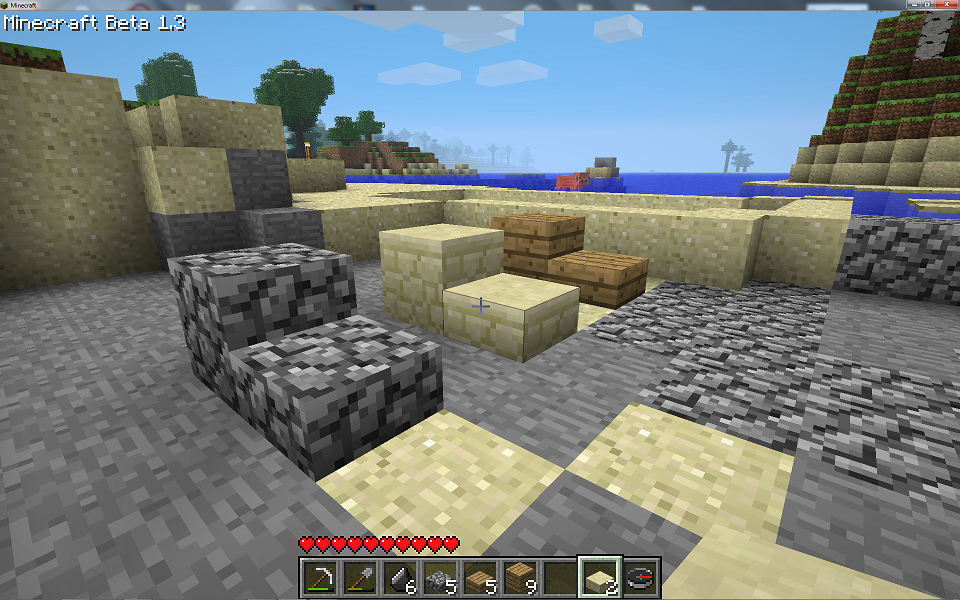Choose the sandstone slab hotbar slot

coord(601,577)
